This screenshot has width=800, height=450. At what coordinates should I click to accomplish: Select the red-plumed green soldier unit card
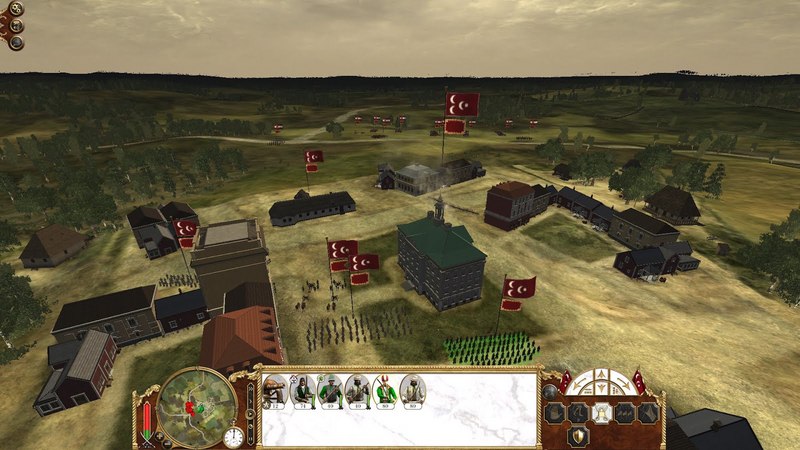[385, 390]
